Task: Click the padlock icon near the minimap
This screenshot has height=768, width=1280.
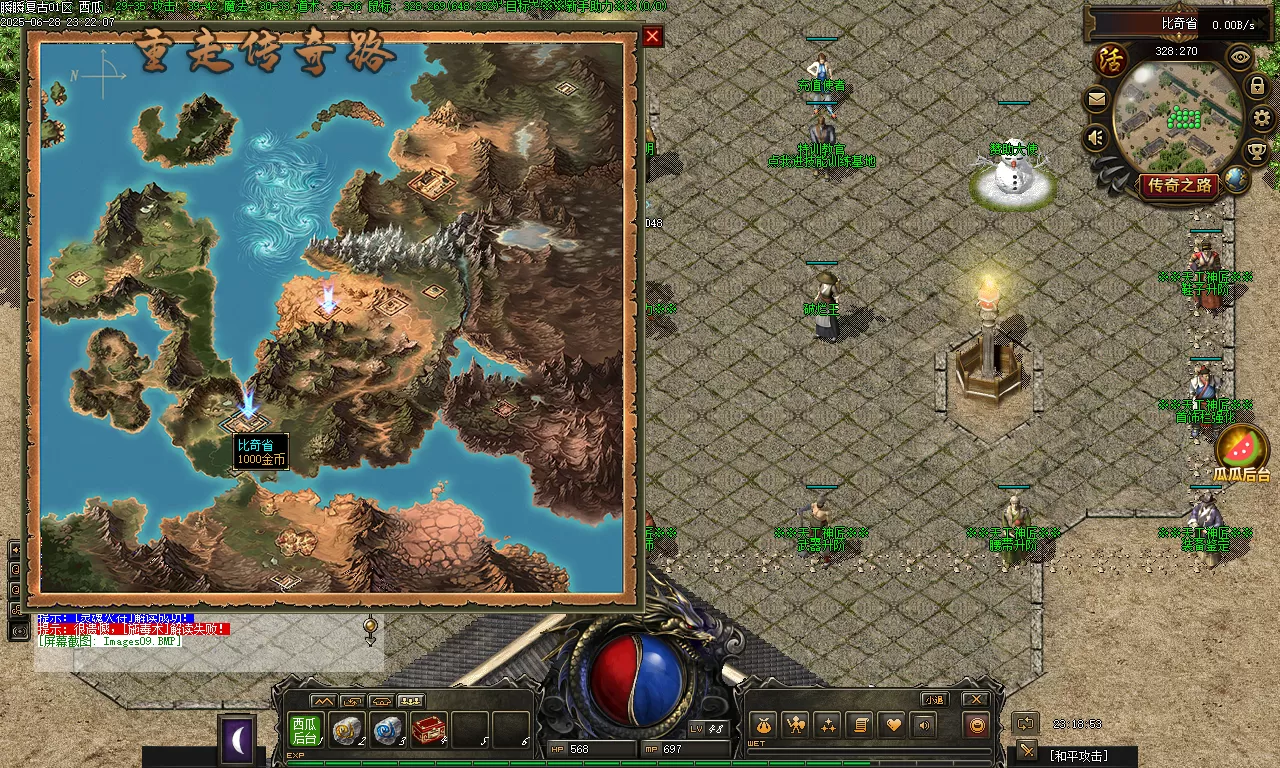Action: pos(1257,87)
